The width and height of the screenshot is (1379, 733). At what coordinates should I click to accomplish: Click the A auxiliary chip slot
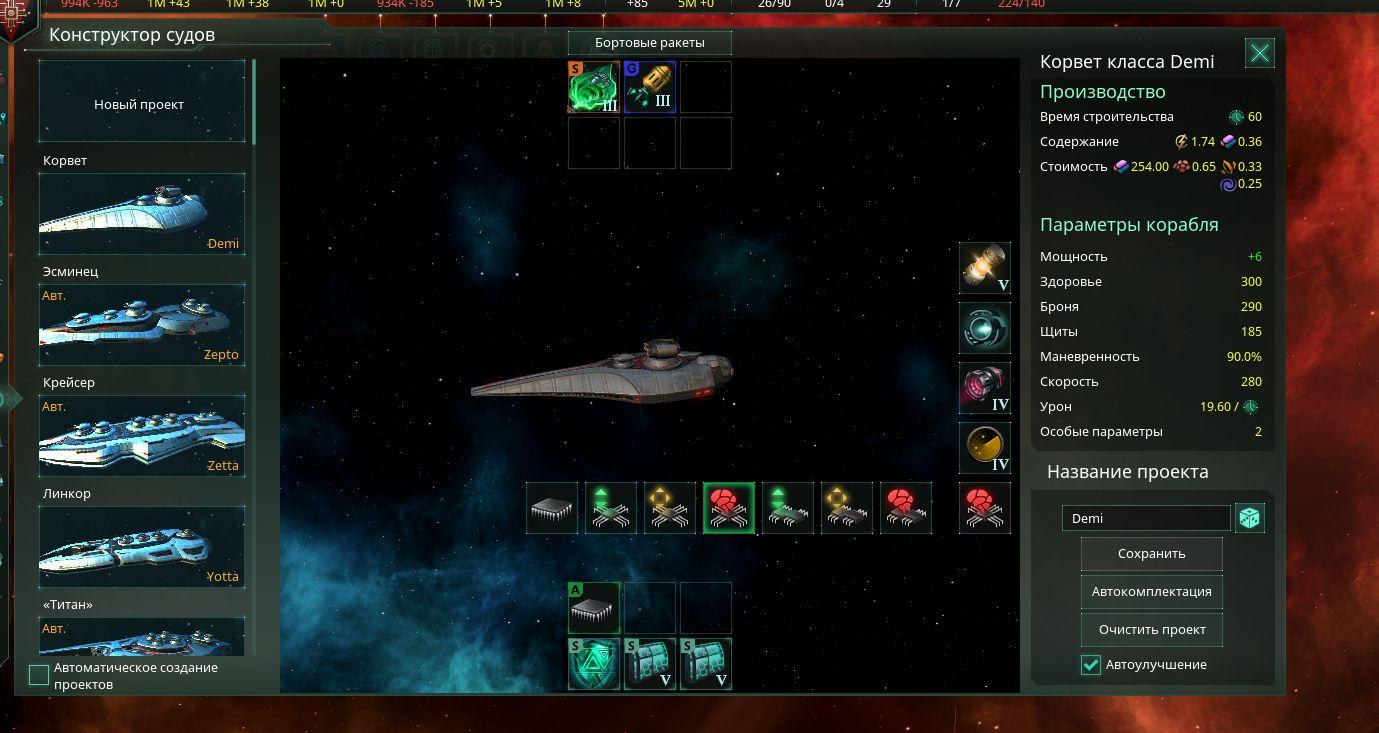(x=594, y=608)
